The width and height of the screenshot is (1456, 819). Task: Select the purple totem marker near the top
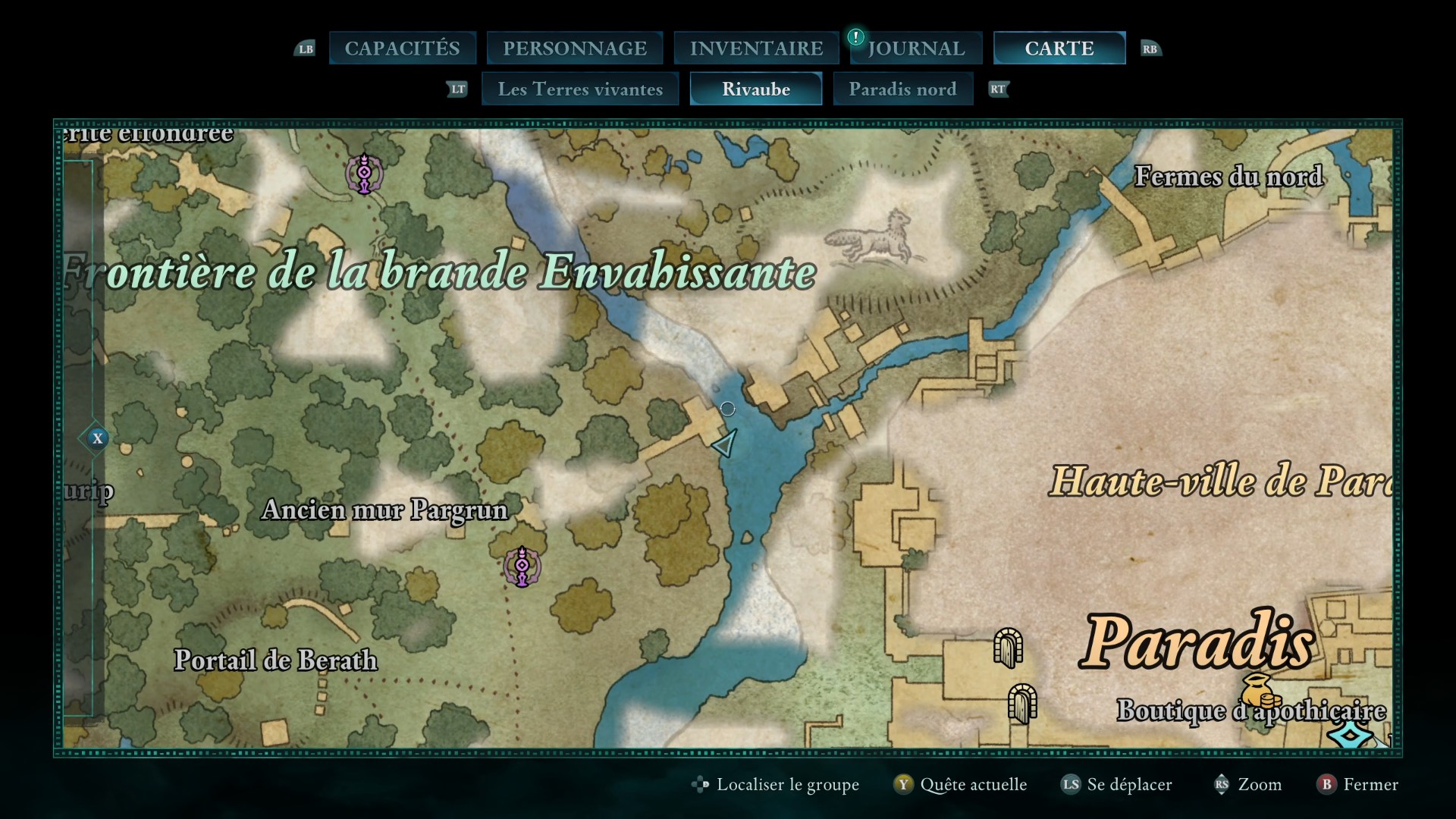coord(365,174)
